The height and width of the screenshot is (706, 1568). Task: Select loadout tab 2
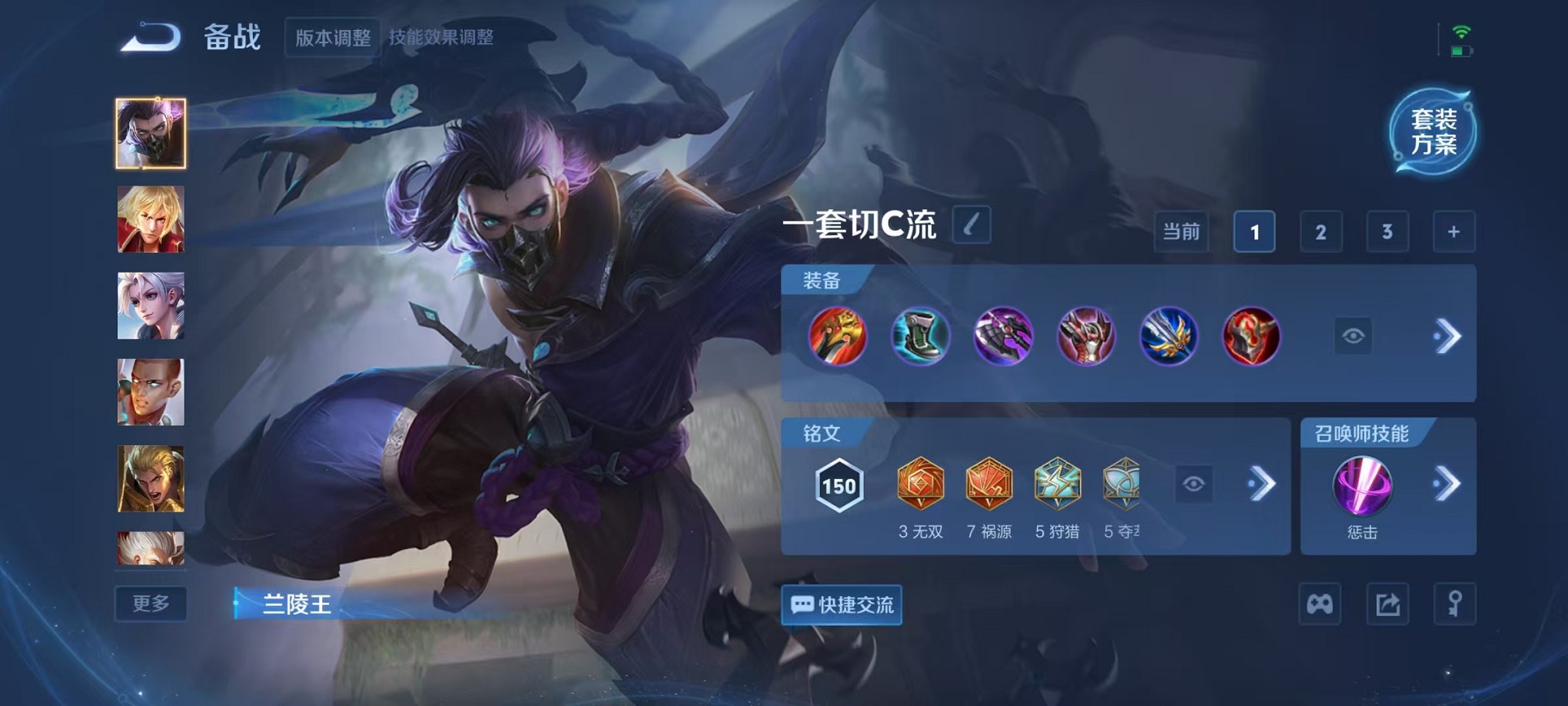click(1320, 231)
